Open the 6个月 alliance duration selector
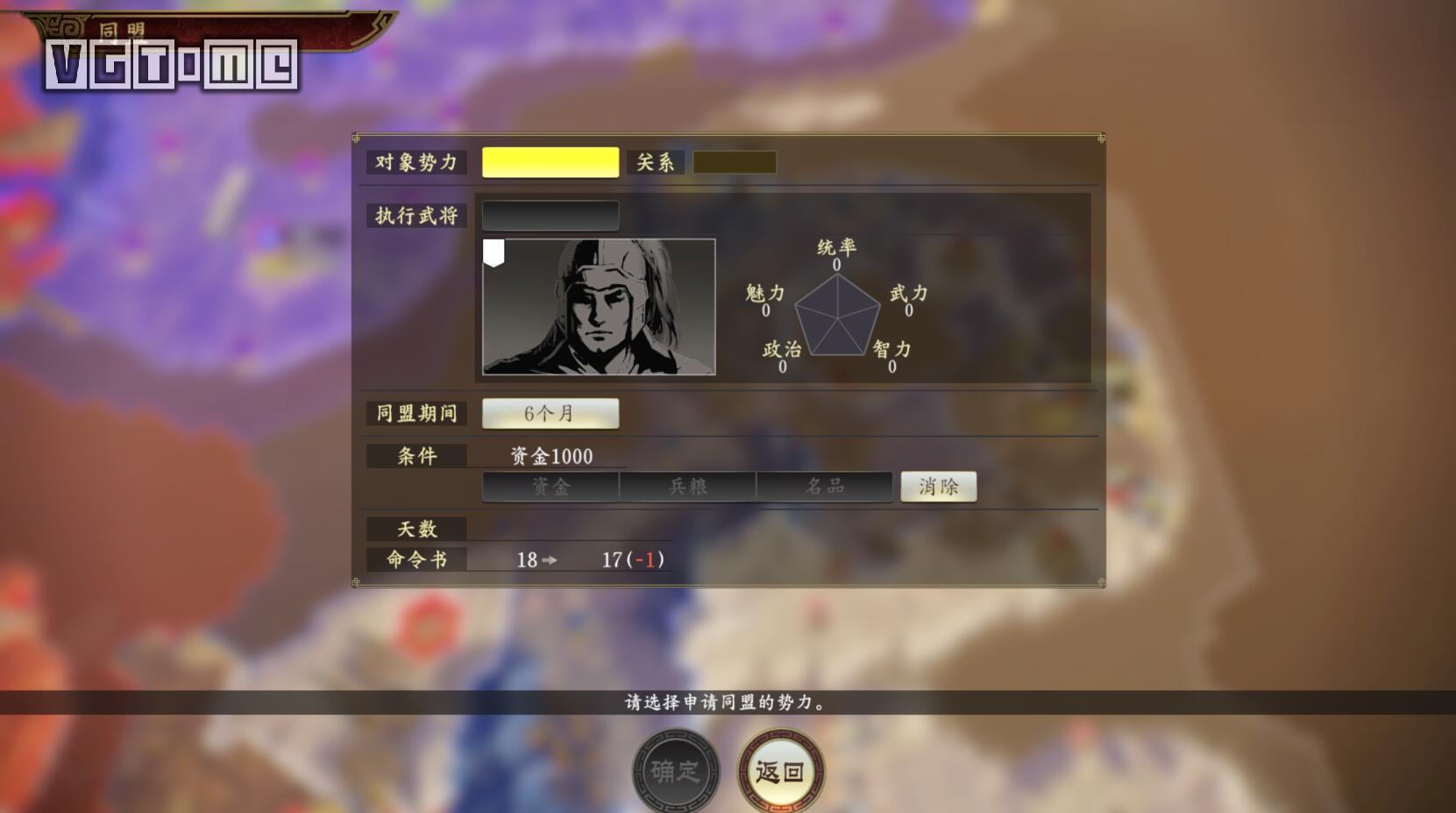 tap(550, 413)
